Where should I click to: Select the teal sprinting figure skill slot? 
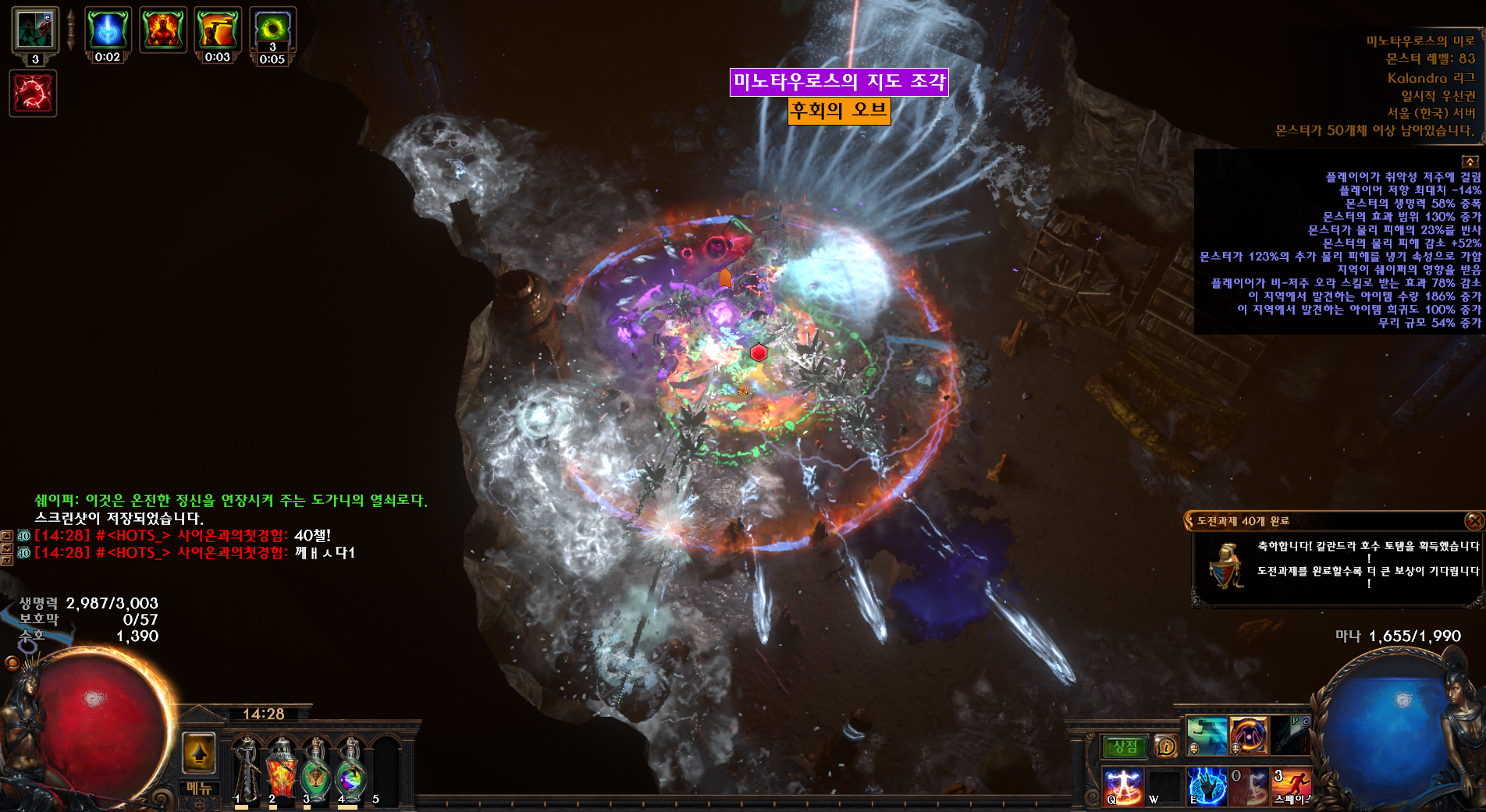(x=1207, y=736)
